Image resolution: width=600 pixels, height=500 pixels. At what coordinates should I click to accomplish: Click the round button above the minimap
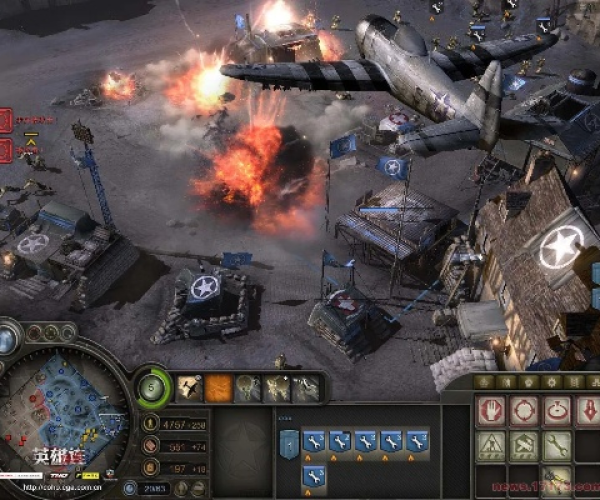tap(8, 339)
